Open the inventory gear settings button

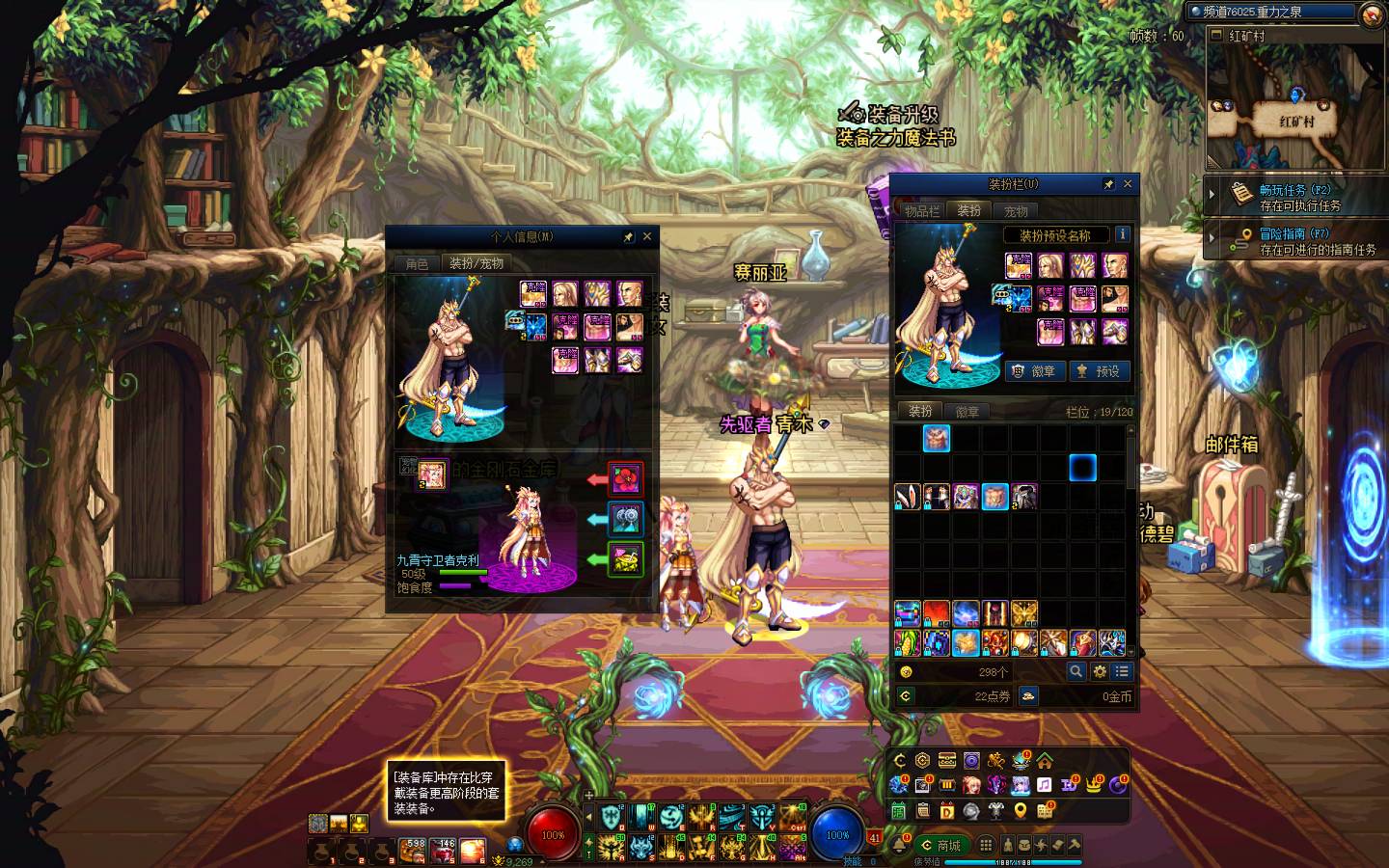coord(1100,671)
